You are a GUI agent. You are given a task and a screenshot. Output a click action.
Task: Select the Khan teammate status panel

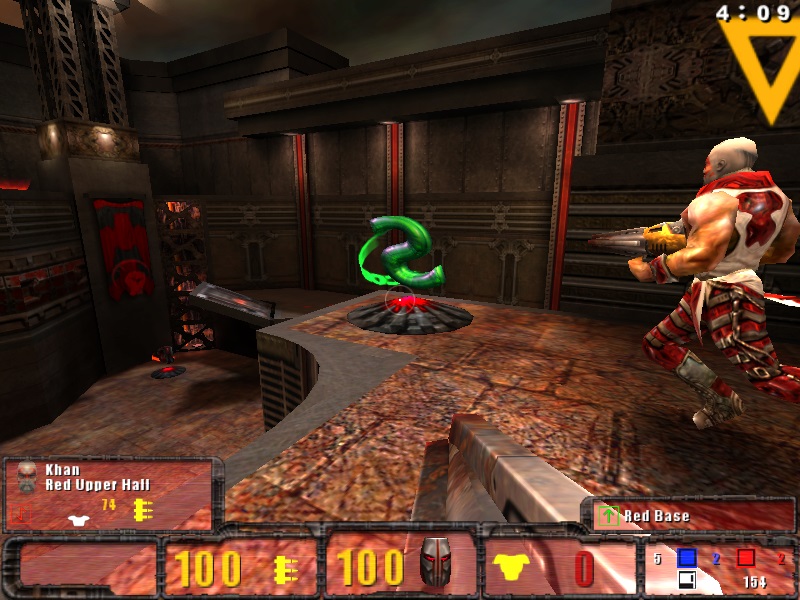[112, 494]
